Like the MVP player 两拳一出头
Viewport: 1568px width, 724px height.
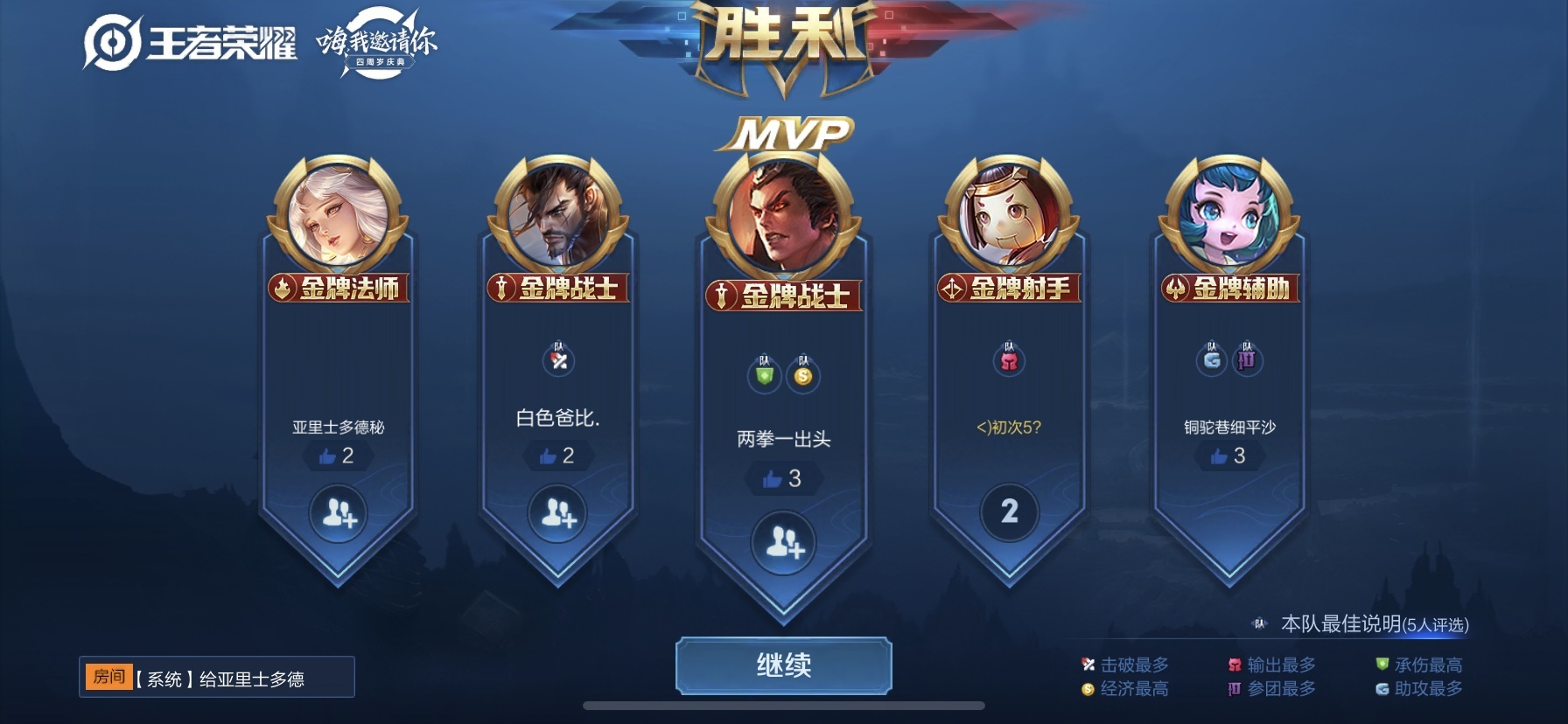pyautogui.click(x=782, y=478)
